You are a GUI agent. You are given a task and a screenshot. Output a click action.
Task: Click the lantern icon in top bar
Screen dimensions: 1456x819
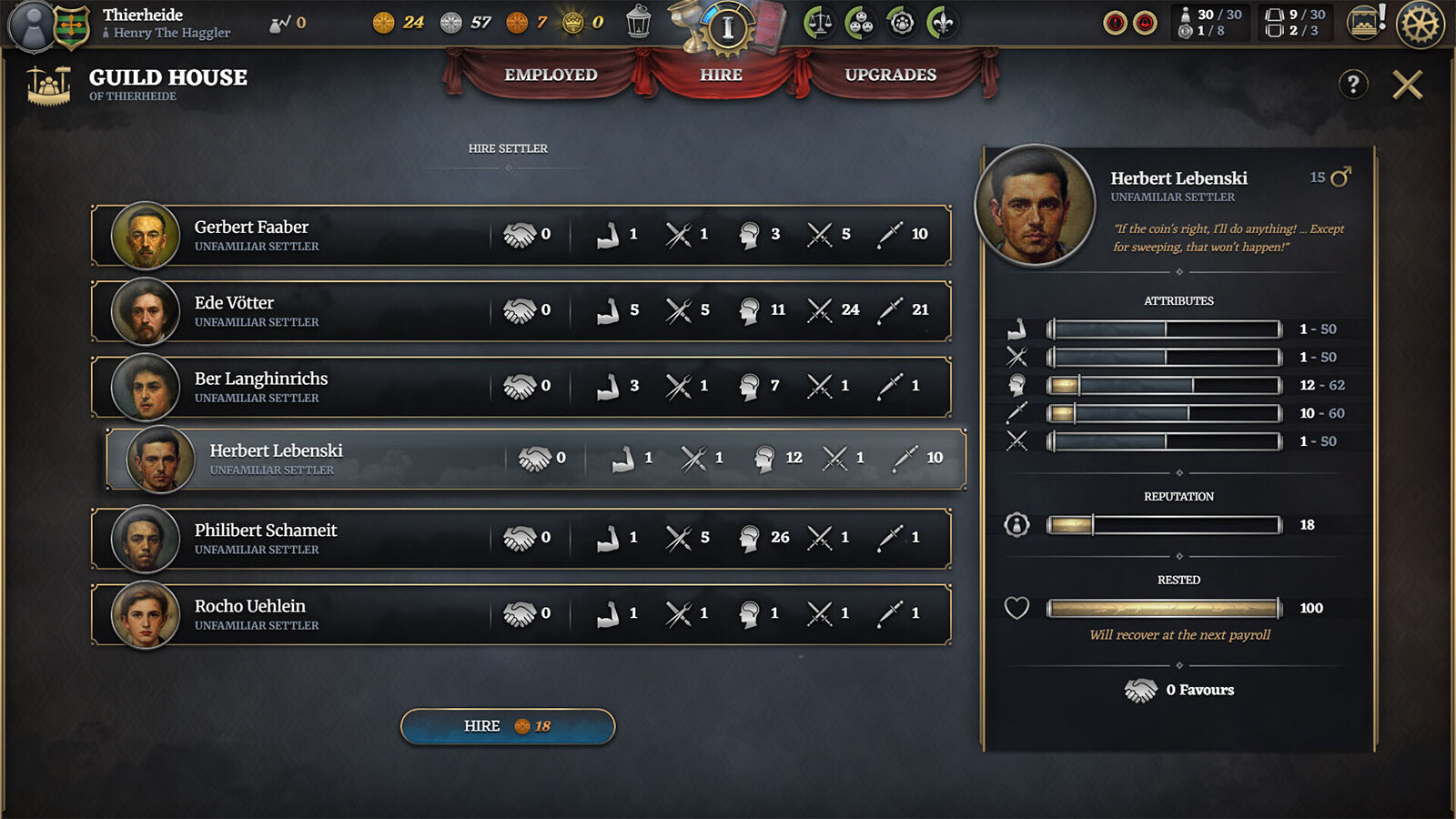[639, 22]
